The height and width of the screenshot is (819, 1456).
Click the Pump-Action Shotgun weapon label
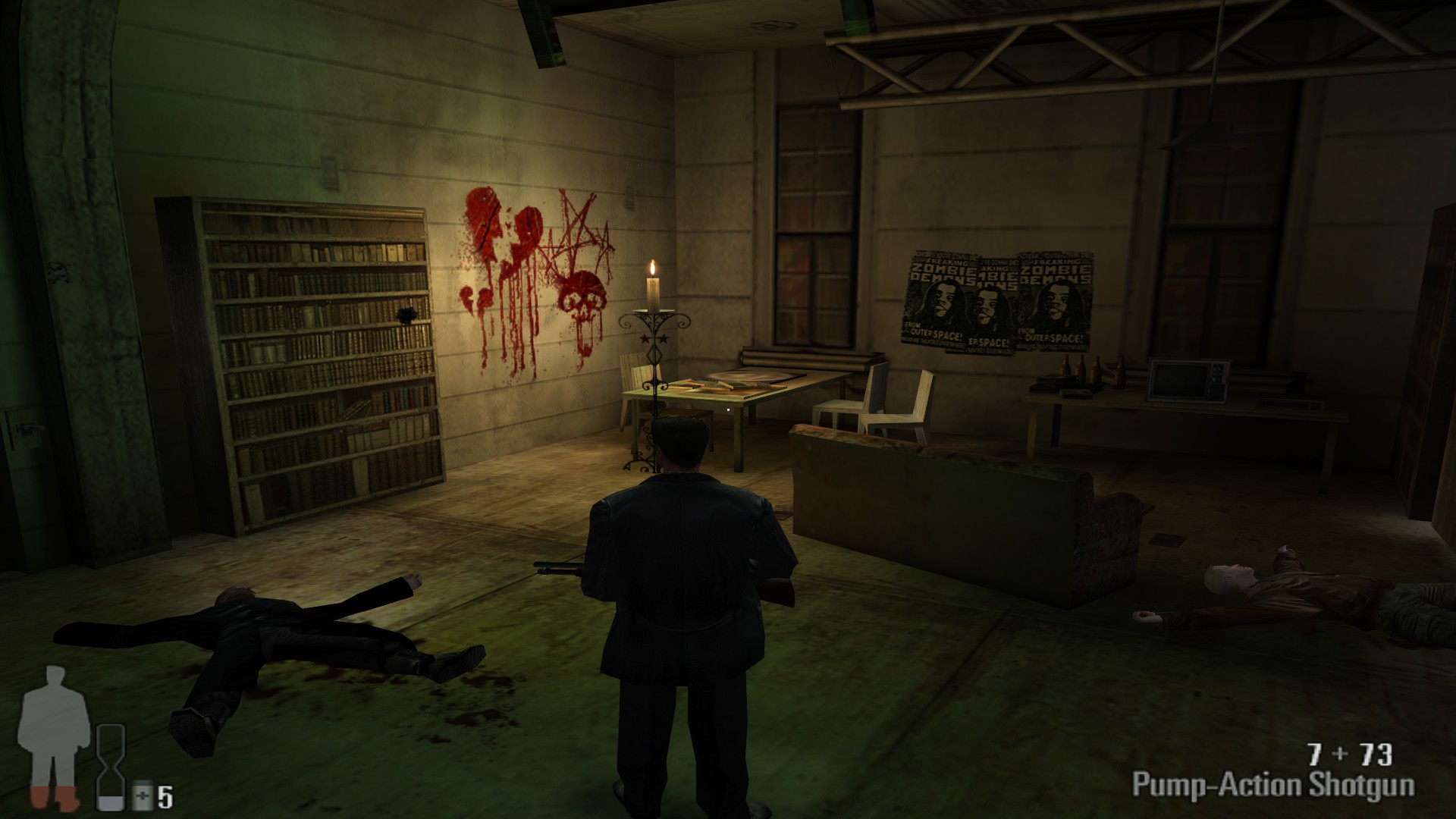tap(1272, 784)
